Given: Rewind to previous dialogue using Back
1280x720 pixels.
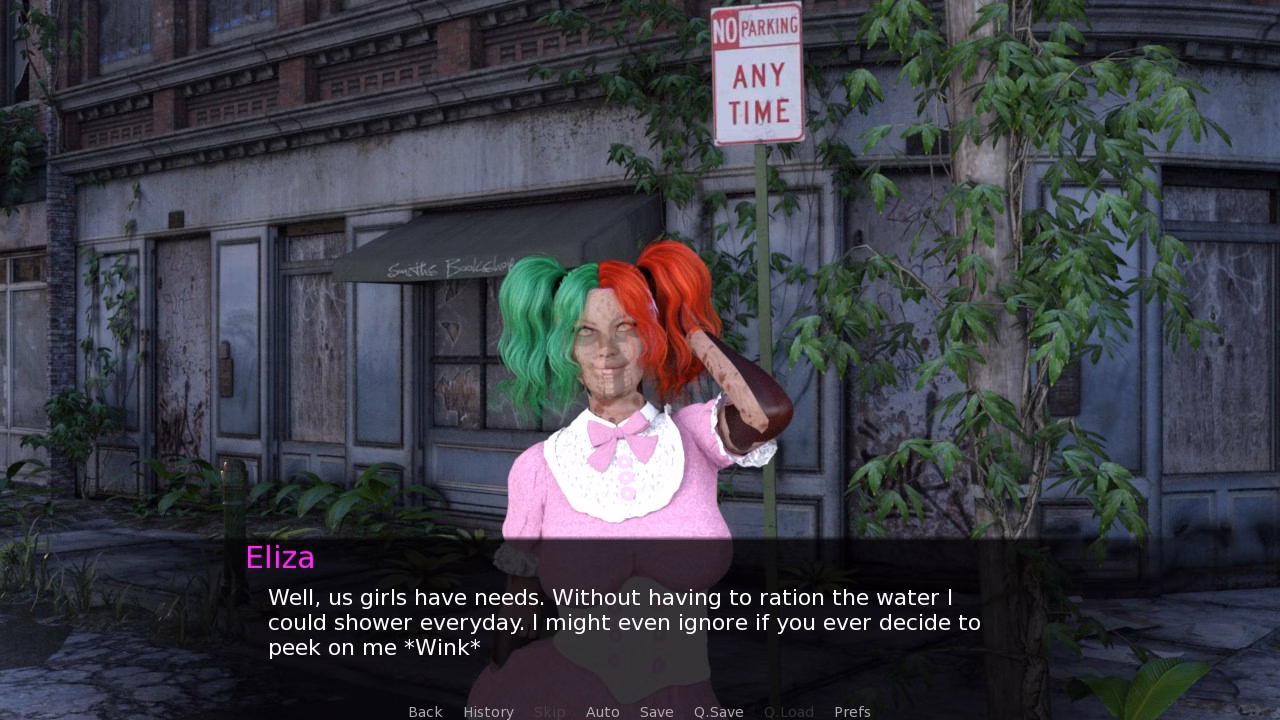Looking at the screenshot, I should [x=425, y=711].
